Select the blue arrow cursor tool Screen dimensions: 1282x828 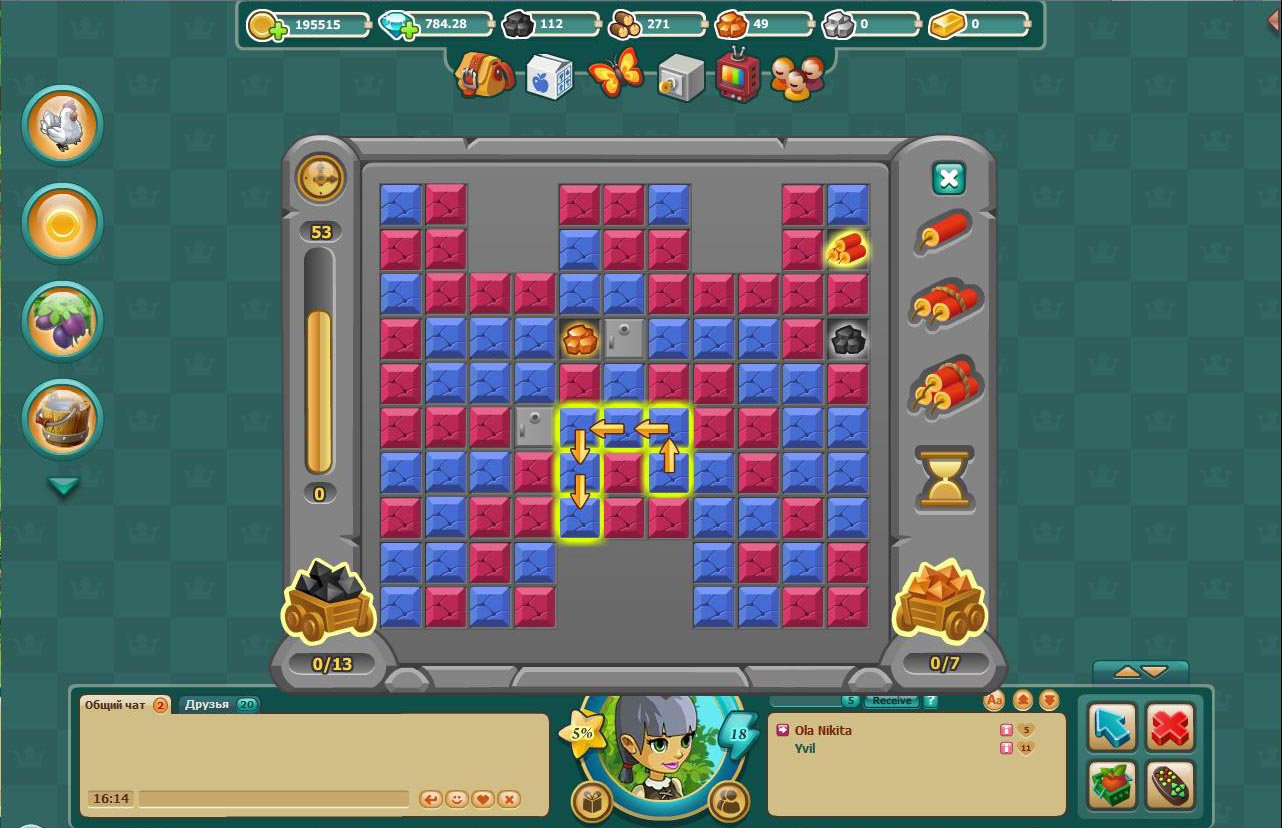pyautogui.click(x=1112, y=727)
